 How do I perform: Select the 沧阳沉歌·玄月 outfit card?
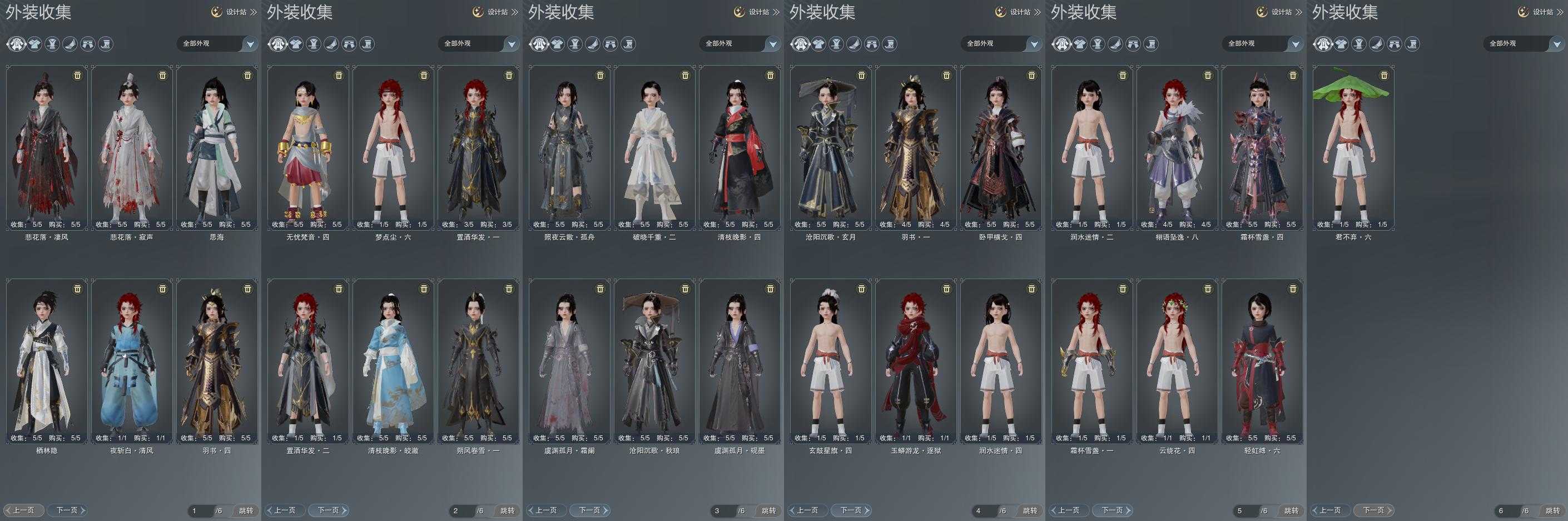click(831, 146)
